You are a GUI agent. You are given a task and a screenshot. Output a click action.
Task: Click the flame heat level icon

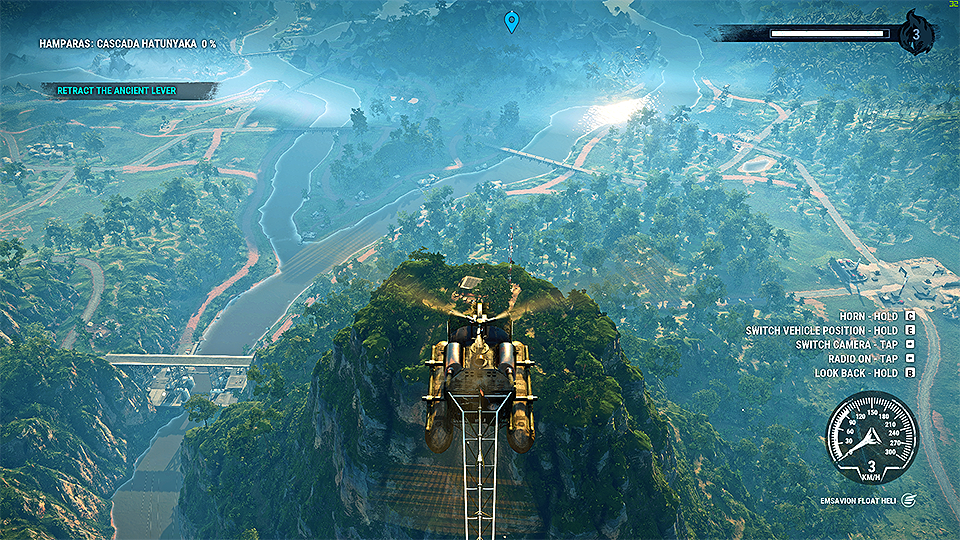(x=916, y=35)
